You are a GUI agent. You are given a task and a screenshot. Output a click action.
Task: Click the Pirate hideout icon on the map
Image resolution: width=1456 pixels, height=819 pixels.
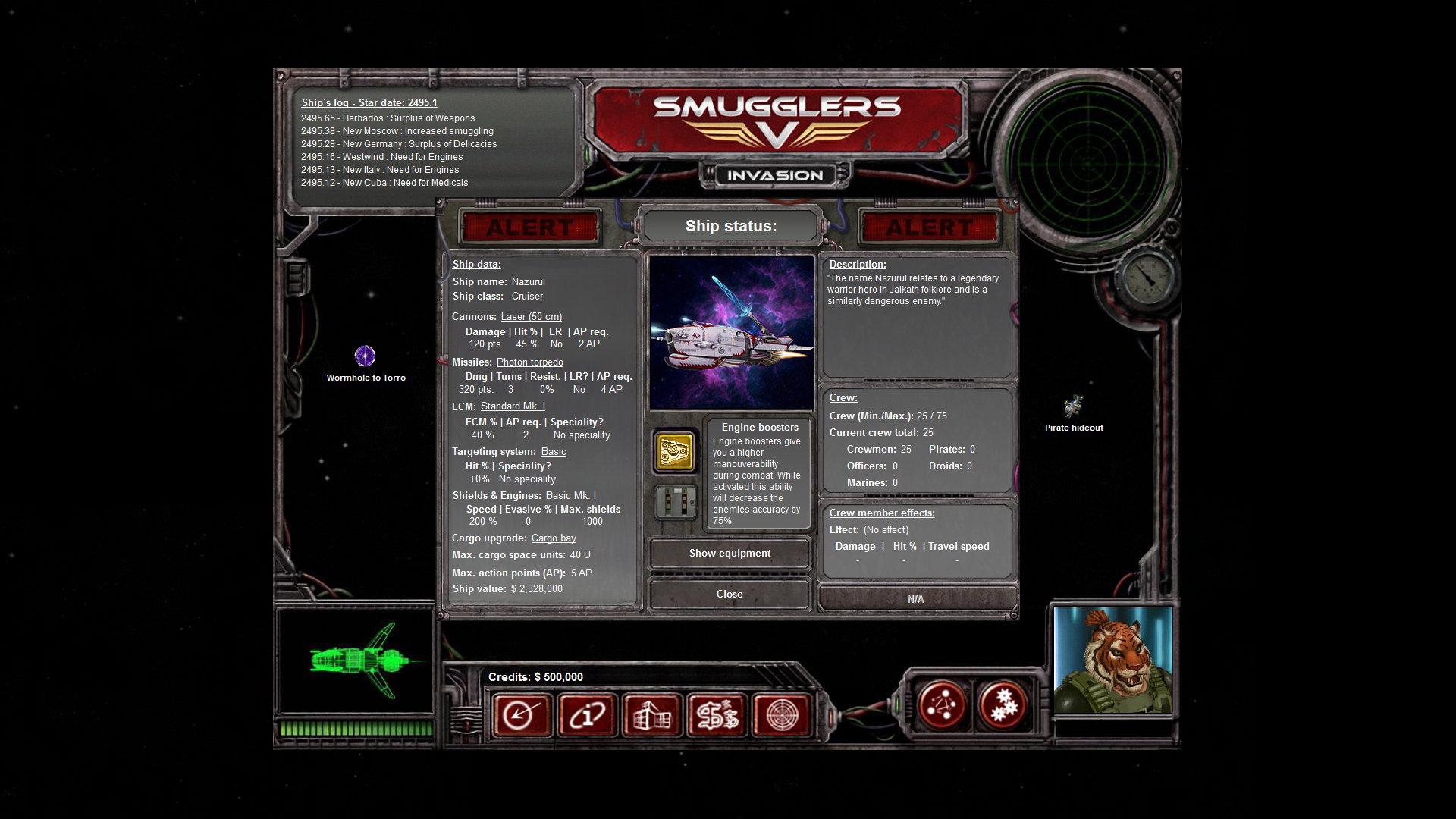pyautogui.click(x=1074, y=407)
